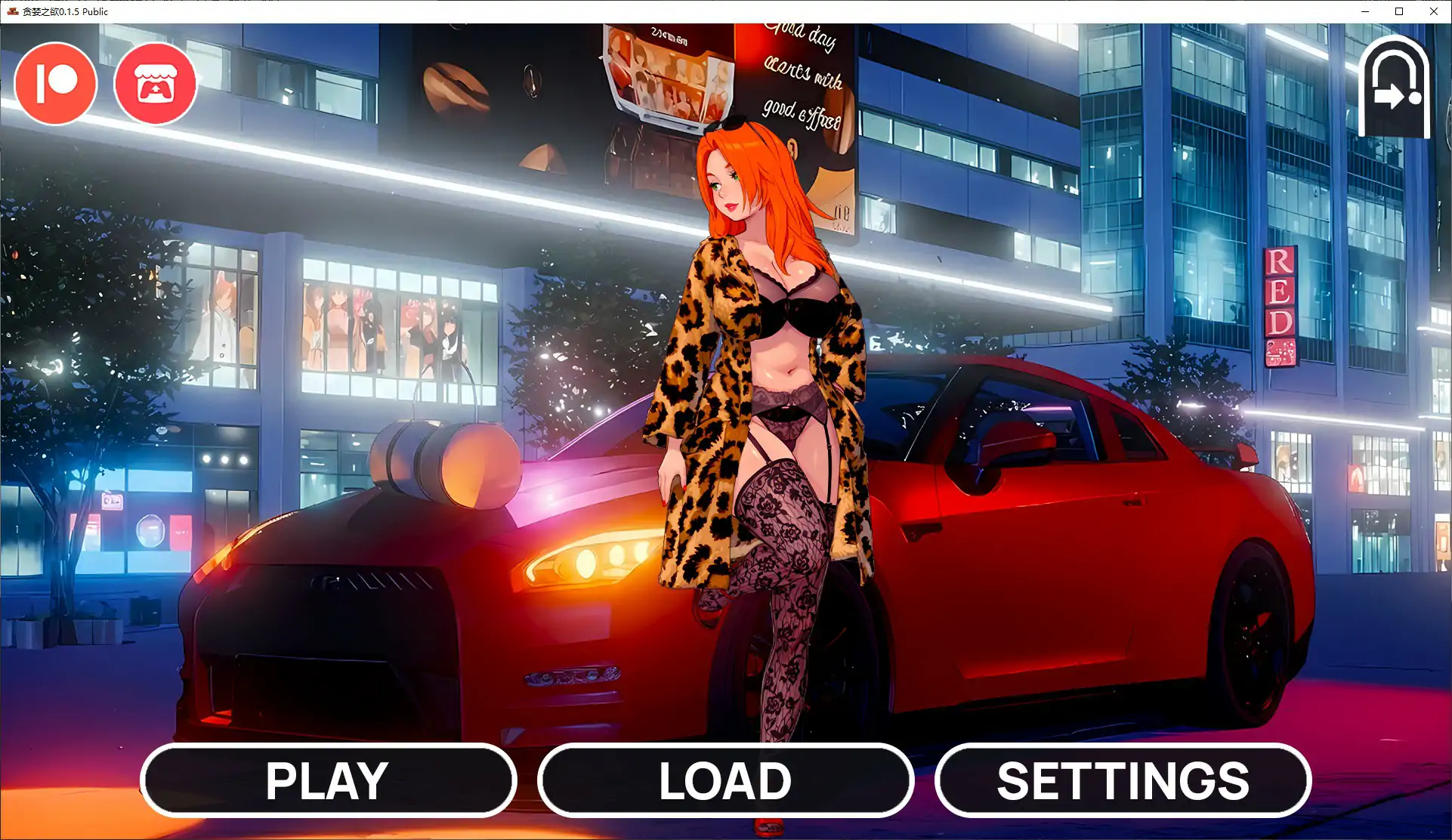Close the game window

coord(1433,11)
